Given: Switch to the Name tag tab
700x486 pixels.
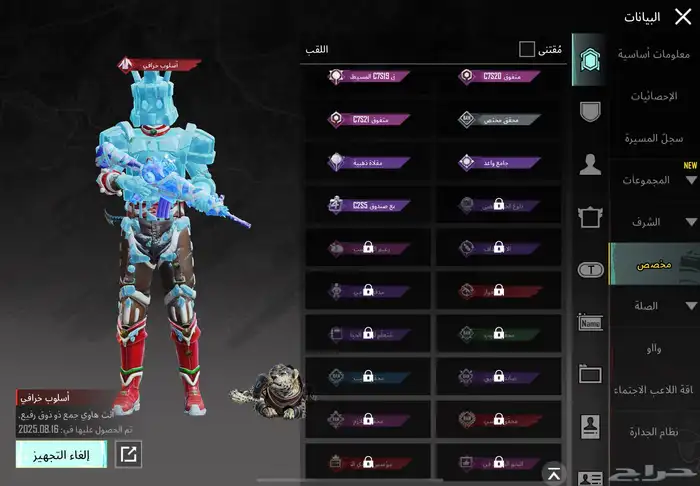Looking at the screenshot, I should pyautogui.click(x=590, y=322).
